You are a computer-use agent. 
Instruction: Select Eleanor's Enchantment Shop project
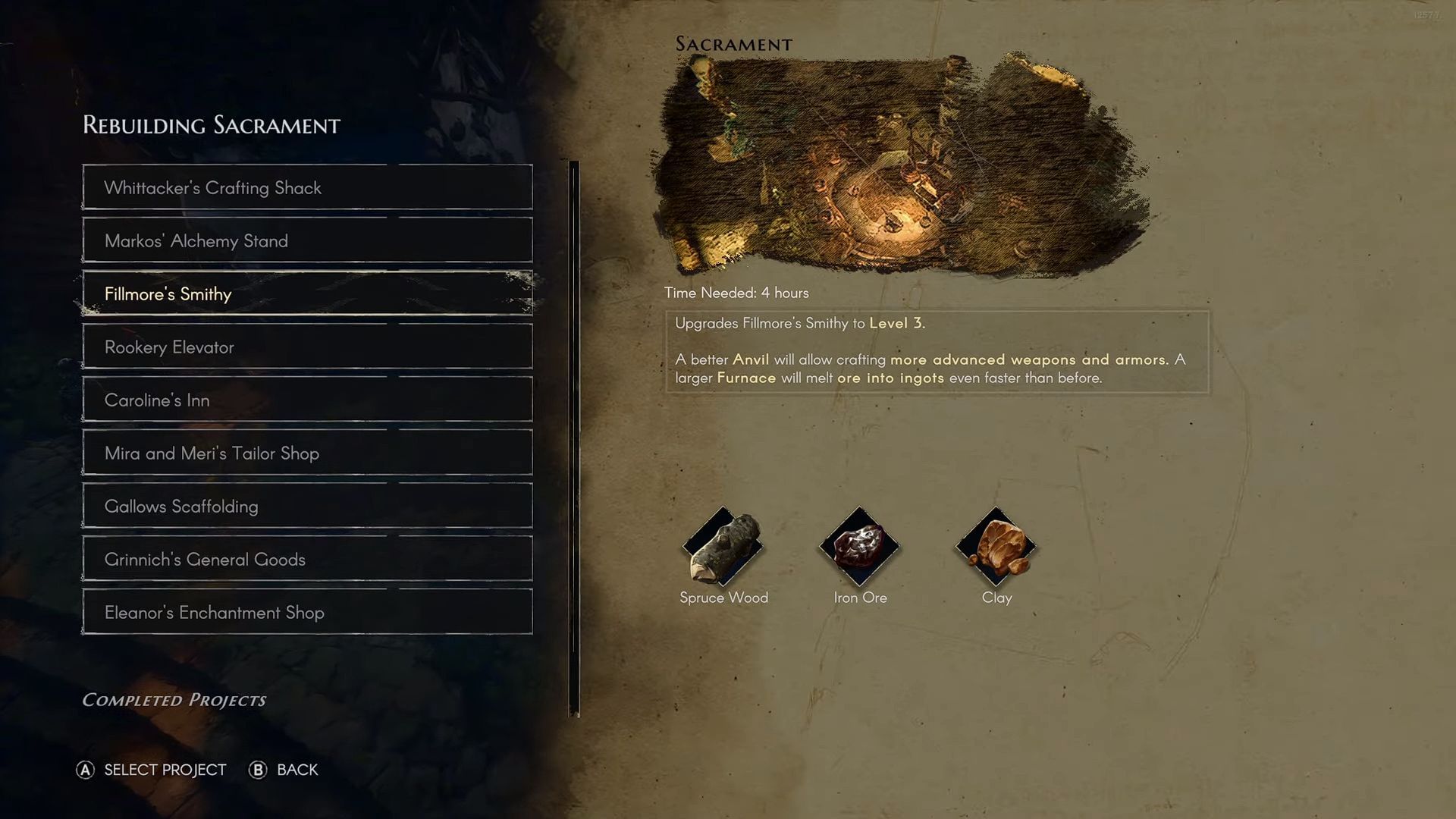click(x=307, y=612)
